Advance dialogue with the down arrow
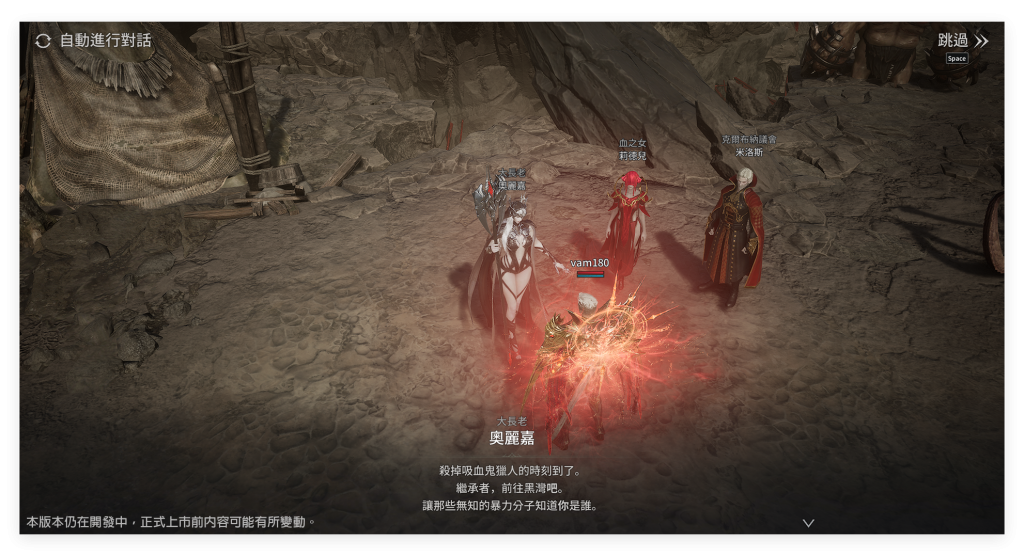Screen dimensions: 1024x556 click(808, 522)
